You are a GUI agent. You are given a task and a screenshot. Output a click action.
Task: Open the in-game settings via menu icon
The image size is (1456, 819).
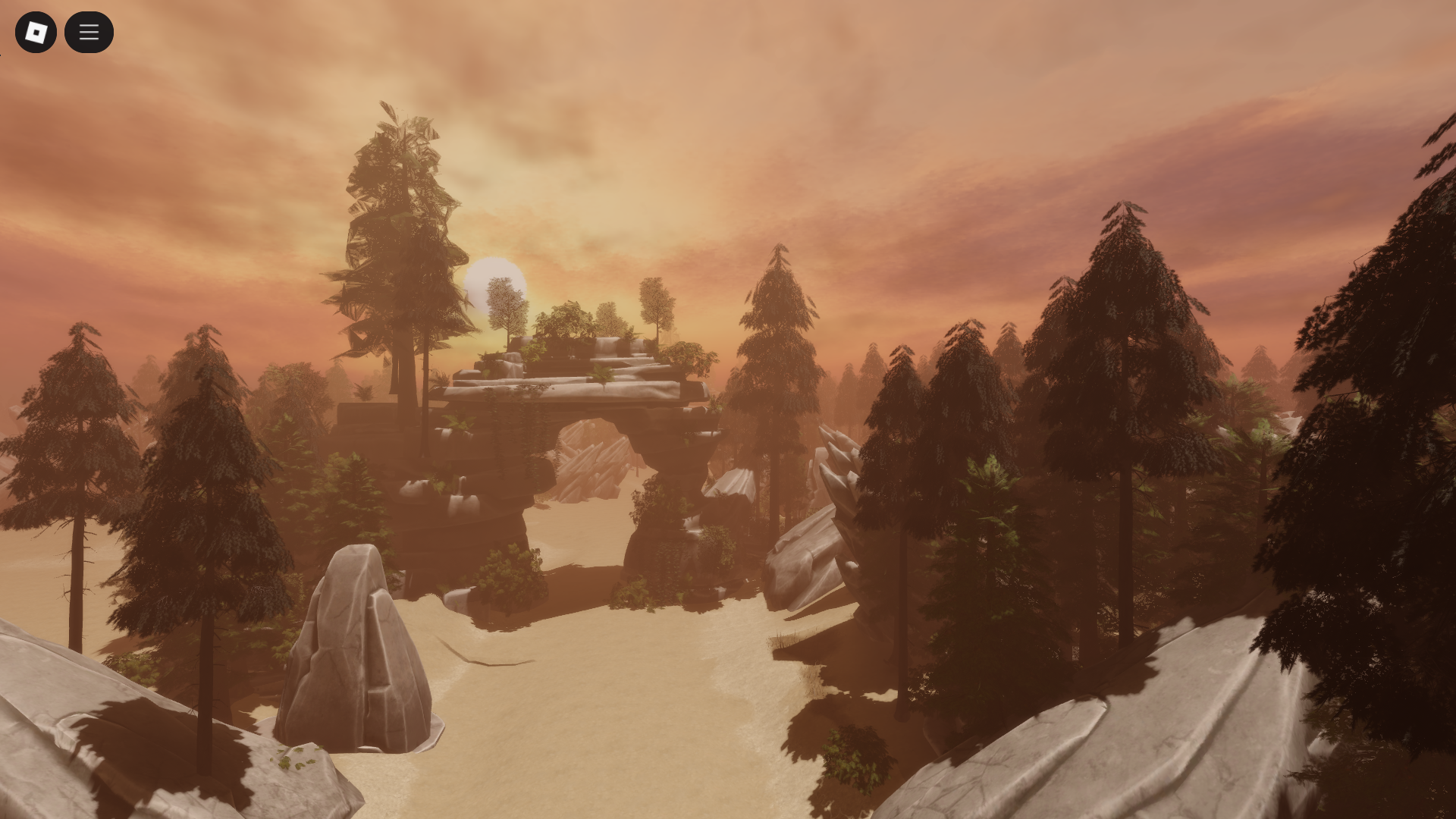pyautogui.click(x=89, y=32)
